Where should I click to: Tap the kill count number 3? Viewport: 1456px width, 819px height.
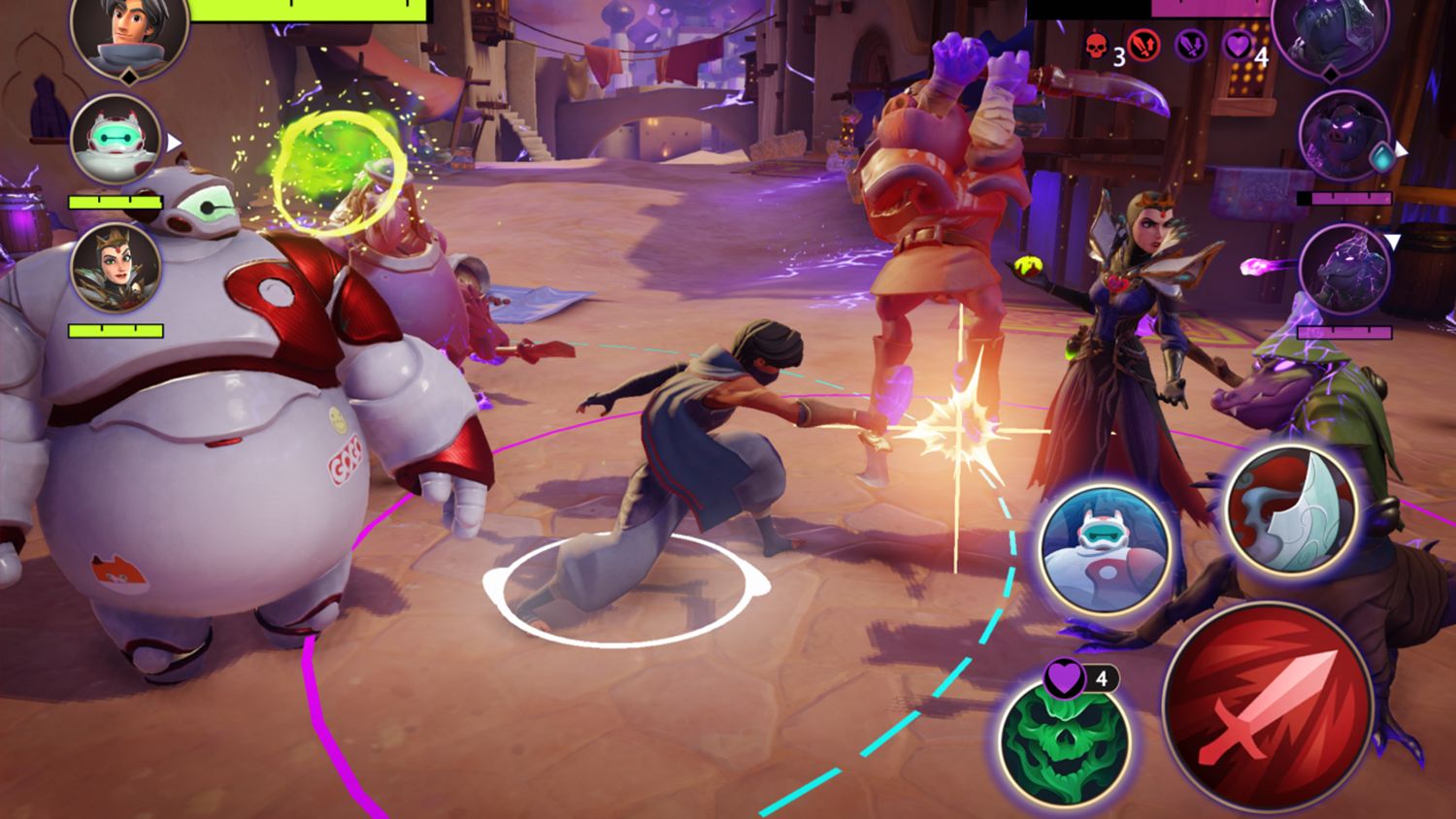[1119, 56]
